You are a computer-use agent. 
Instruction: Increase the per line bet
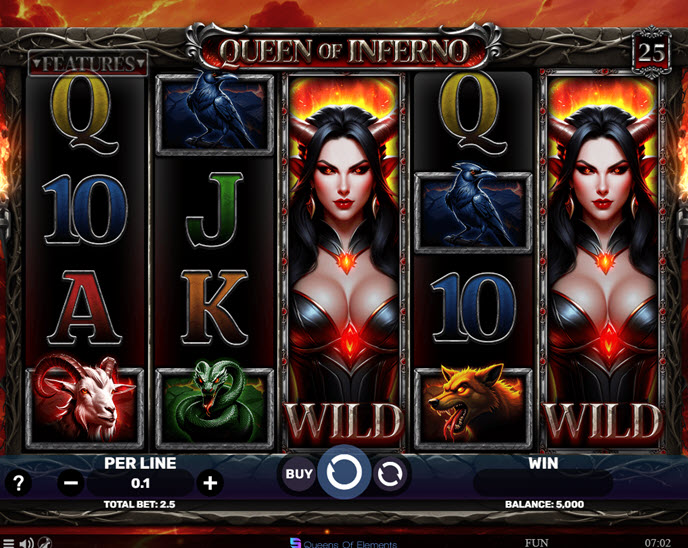click(210, 483)
